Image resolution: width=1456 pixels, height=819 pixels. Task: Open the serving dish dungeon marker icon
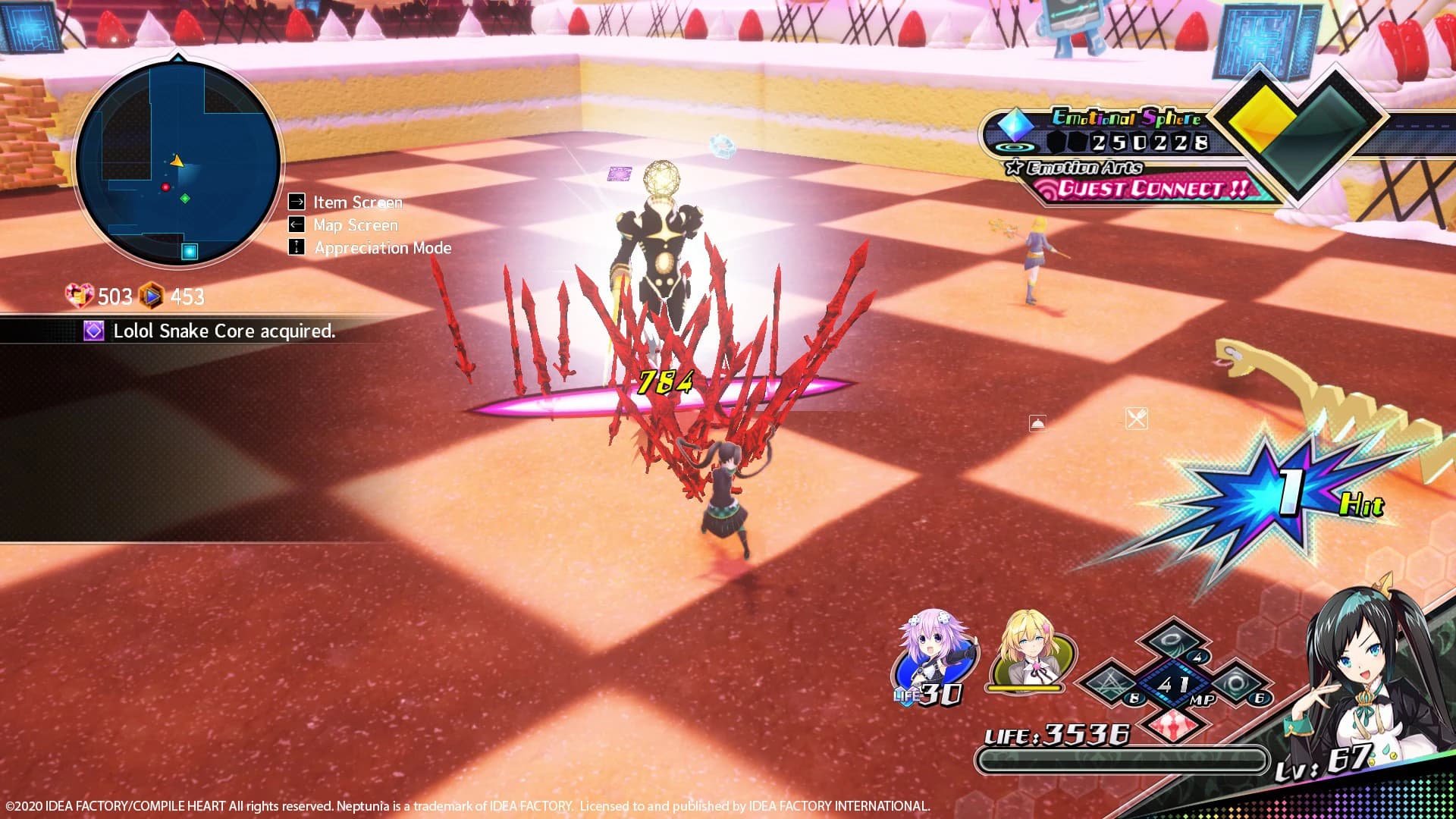pyautogui.click(x=1038, y=423)
